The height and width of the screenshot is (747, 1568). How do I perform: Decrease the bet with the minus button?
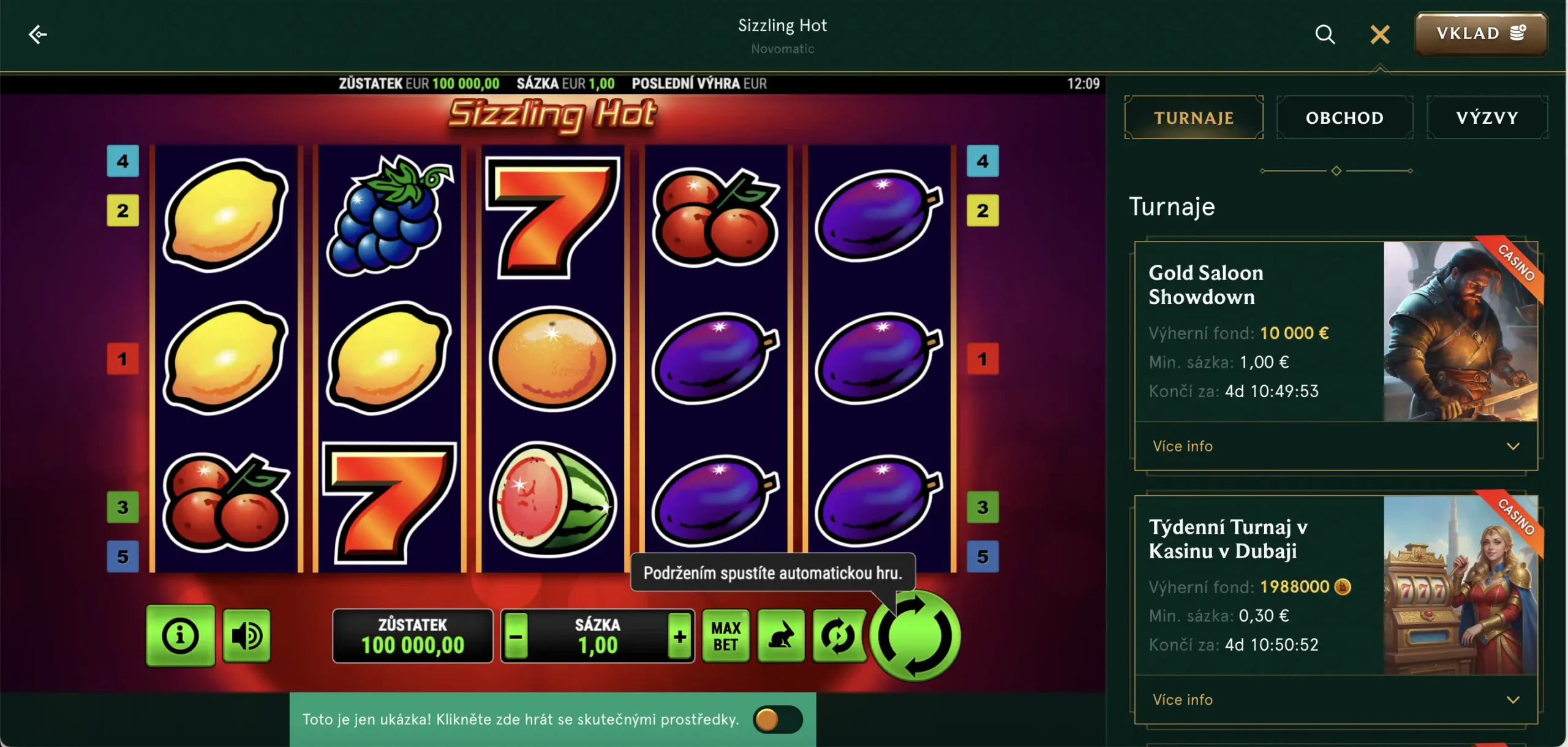[x=516, y=637]
